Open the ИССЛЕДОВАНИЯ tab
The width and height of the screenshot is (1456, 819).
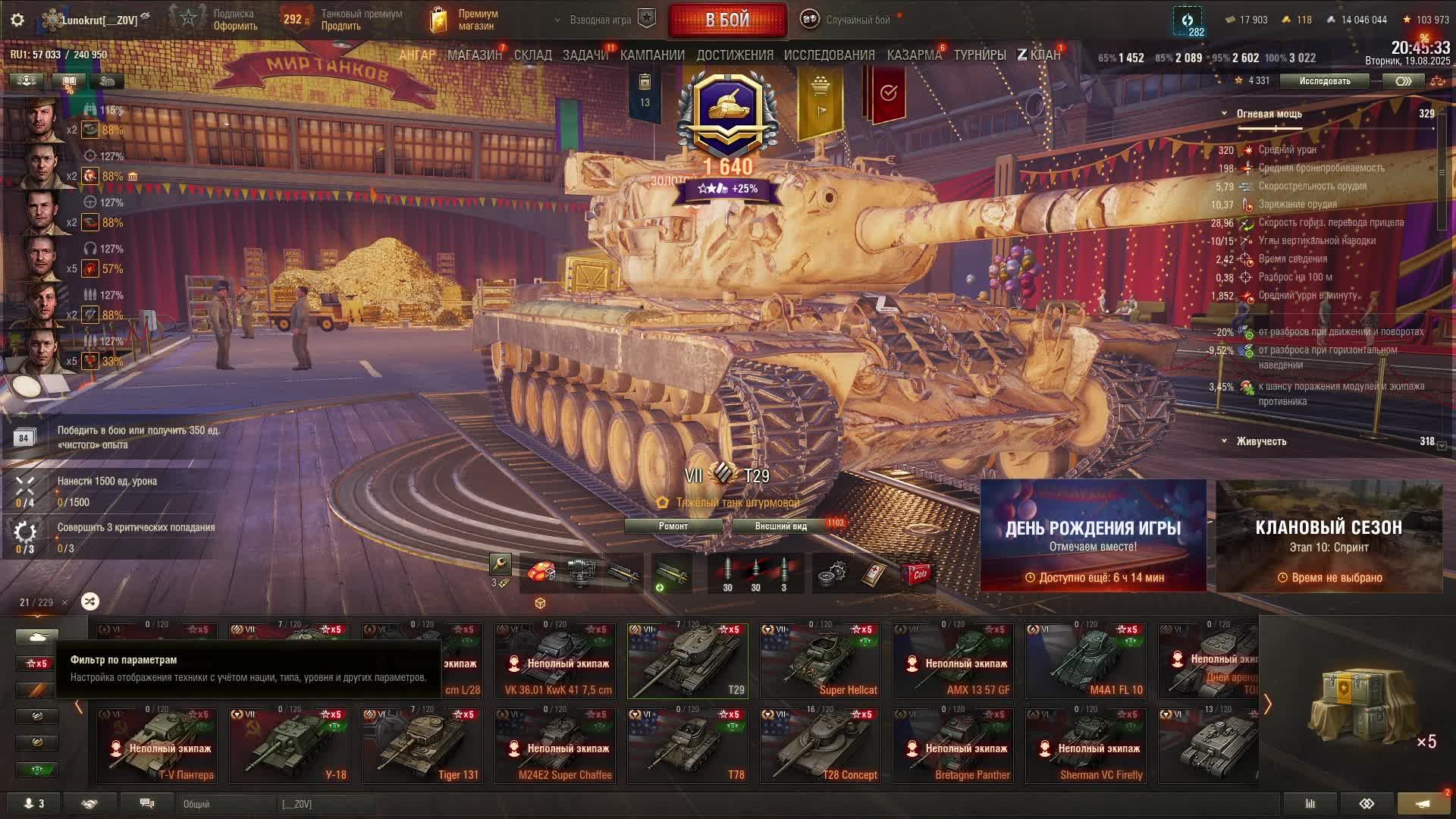point(829,55)
